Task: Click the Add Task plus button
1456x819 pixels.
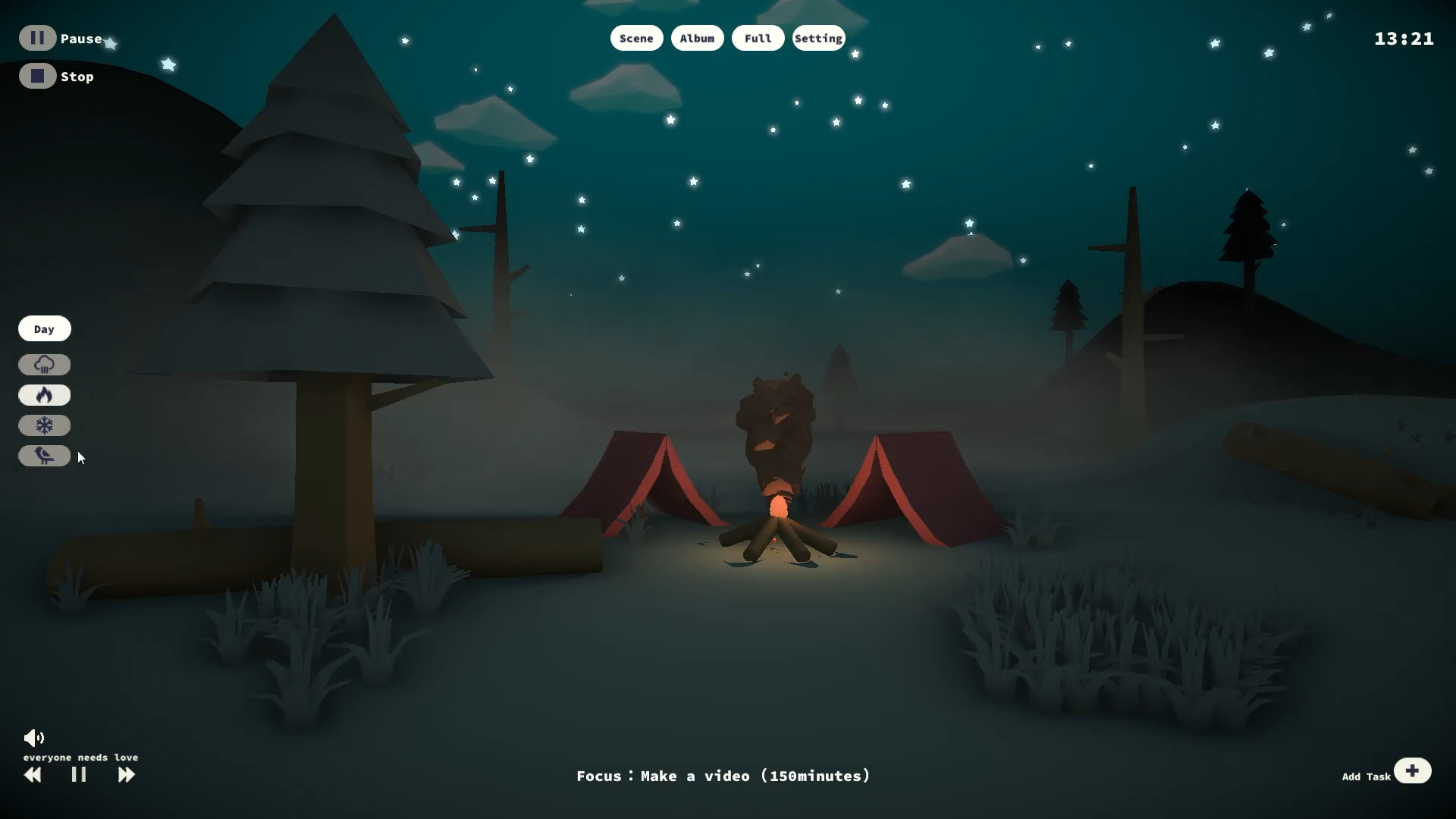Action: tap(1413, 770)
